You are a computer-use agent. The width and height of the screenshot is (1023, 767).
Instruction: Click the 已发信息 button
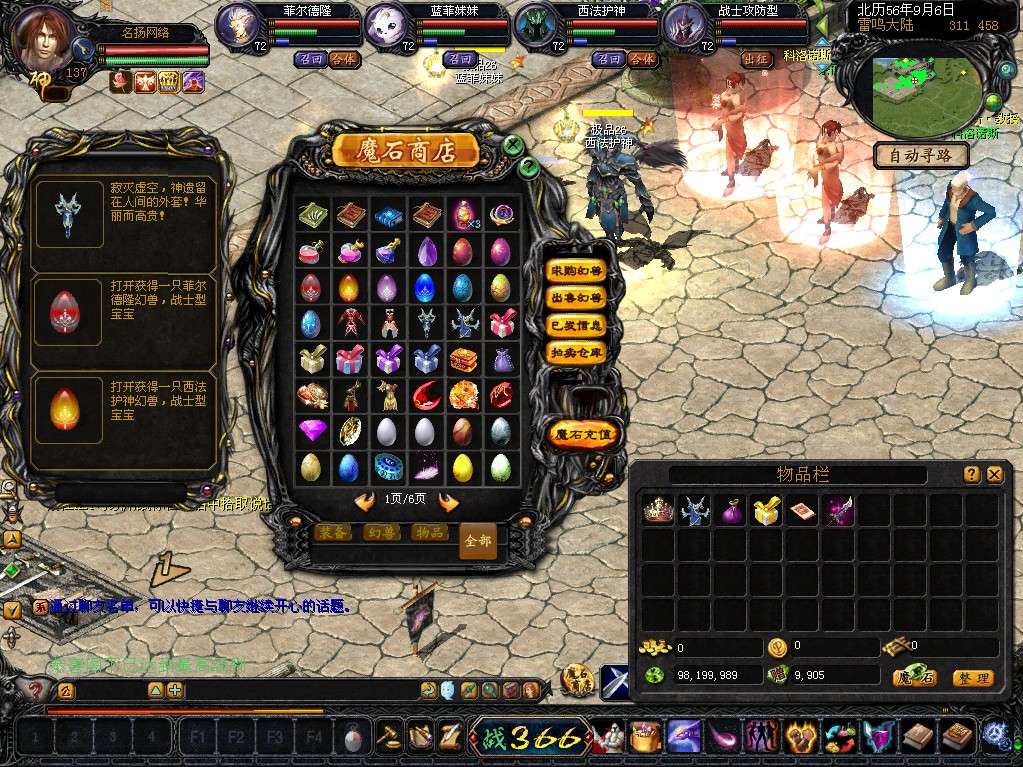576,325
